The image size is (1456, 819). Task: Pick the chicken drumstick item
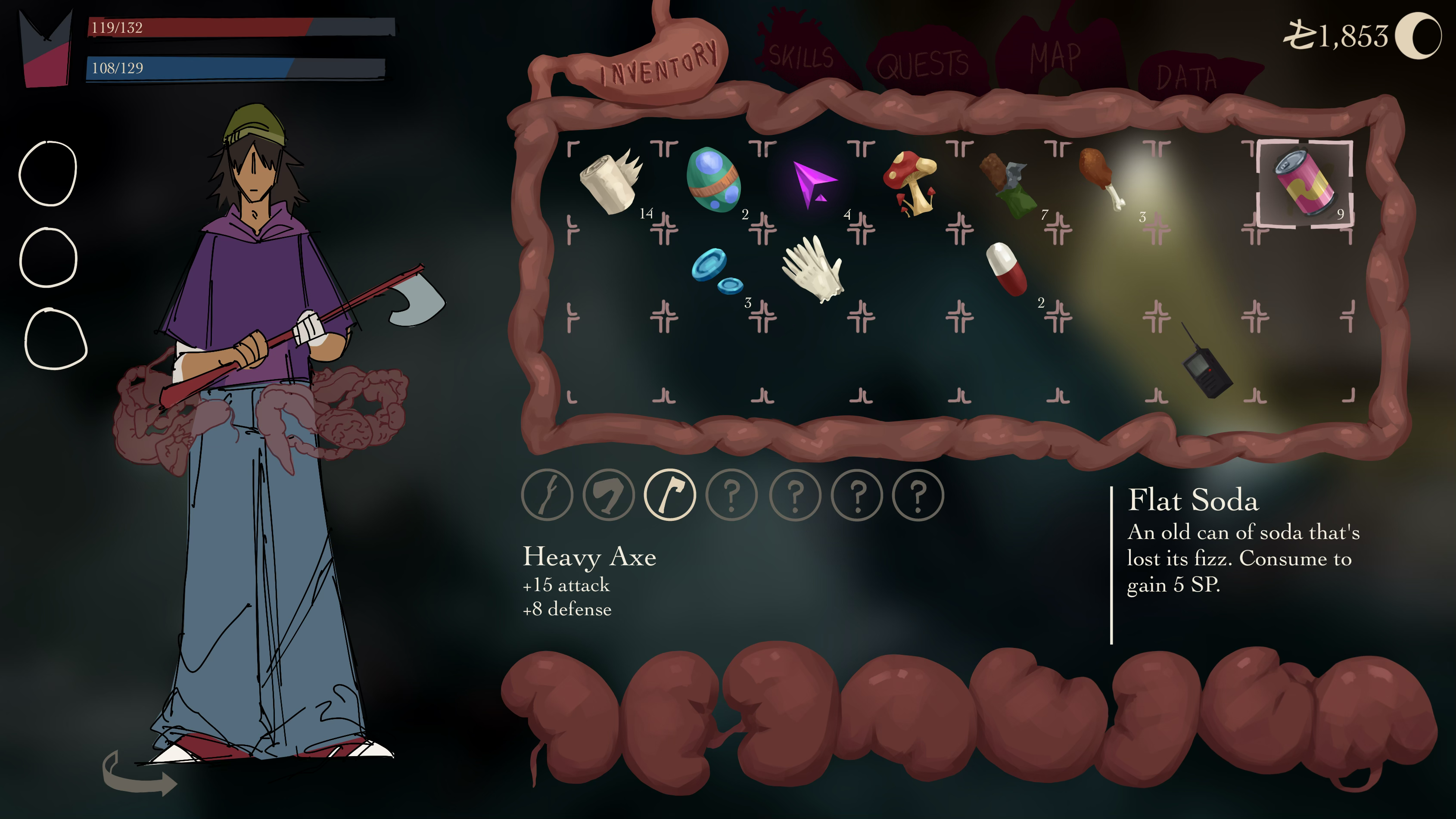click(x=1101, y=178)
